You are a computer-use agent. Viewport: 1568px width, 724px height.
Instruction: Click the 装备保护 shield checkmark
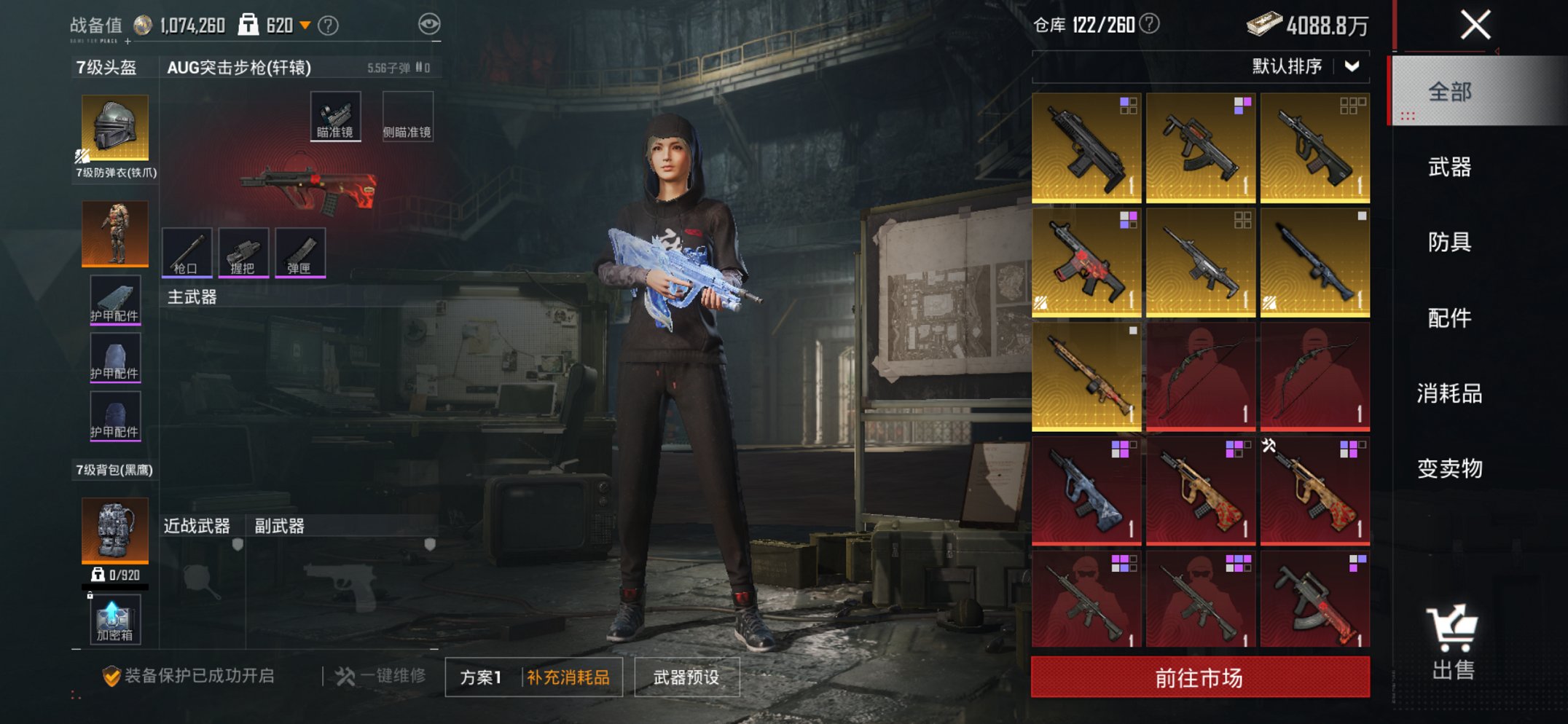[111, 674]
